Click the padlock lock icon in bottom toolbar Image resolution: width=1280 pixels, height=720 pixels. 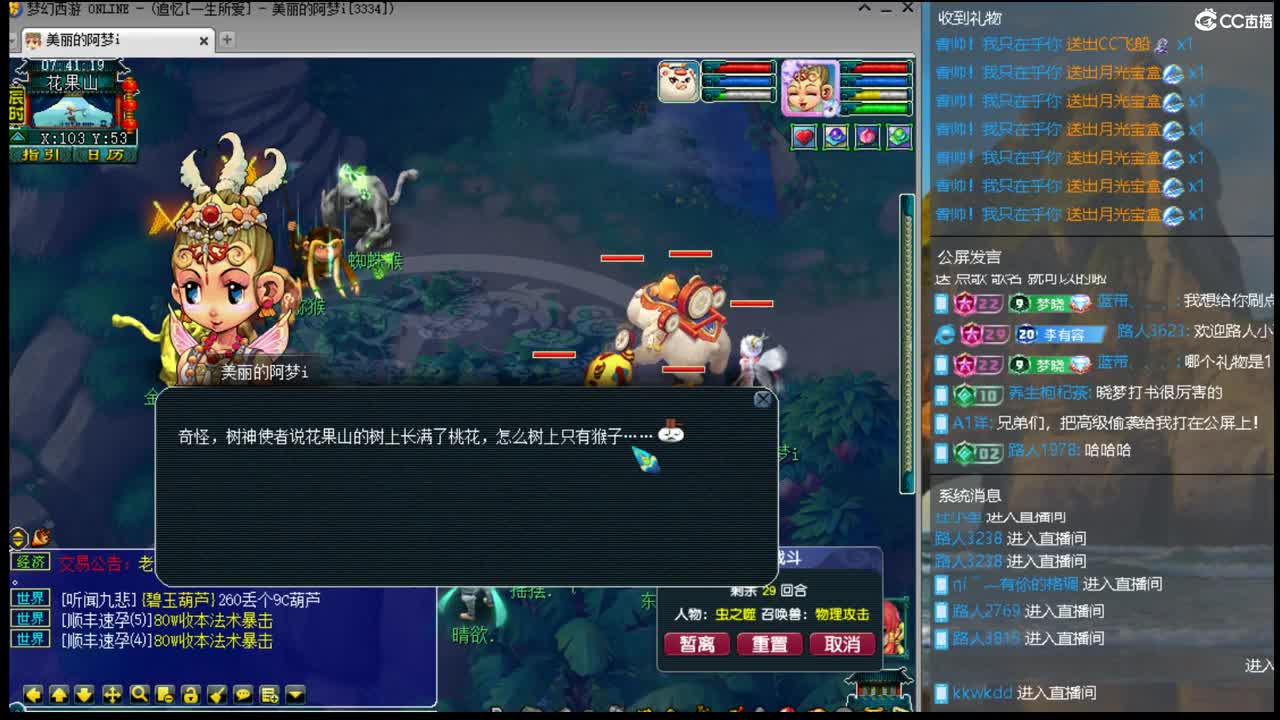[192, 694]
